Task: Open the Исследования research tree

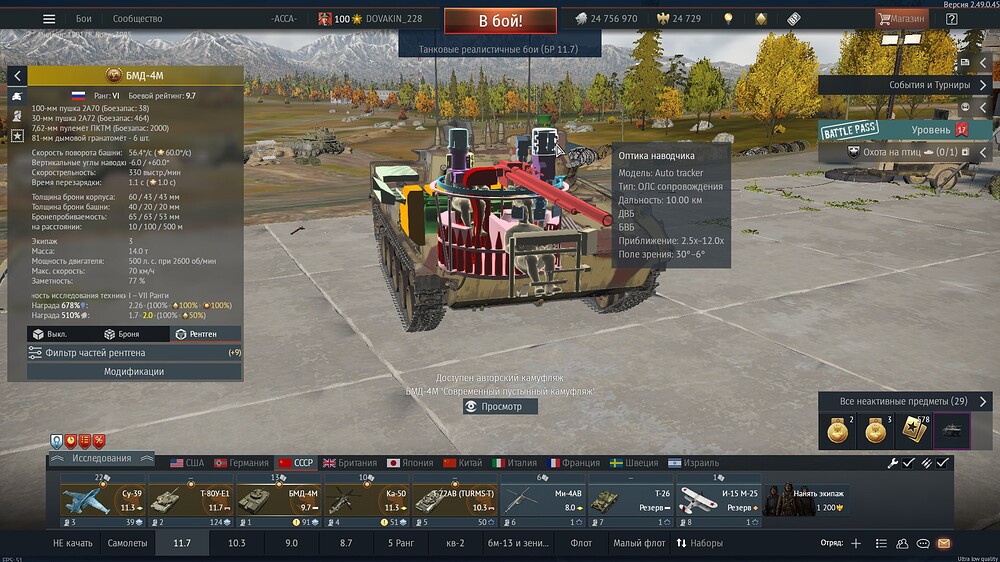Action: click(x=101, y=459)
